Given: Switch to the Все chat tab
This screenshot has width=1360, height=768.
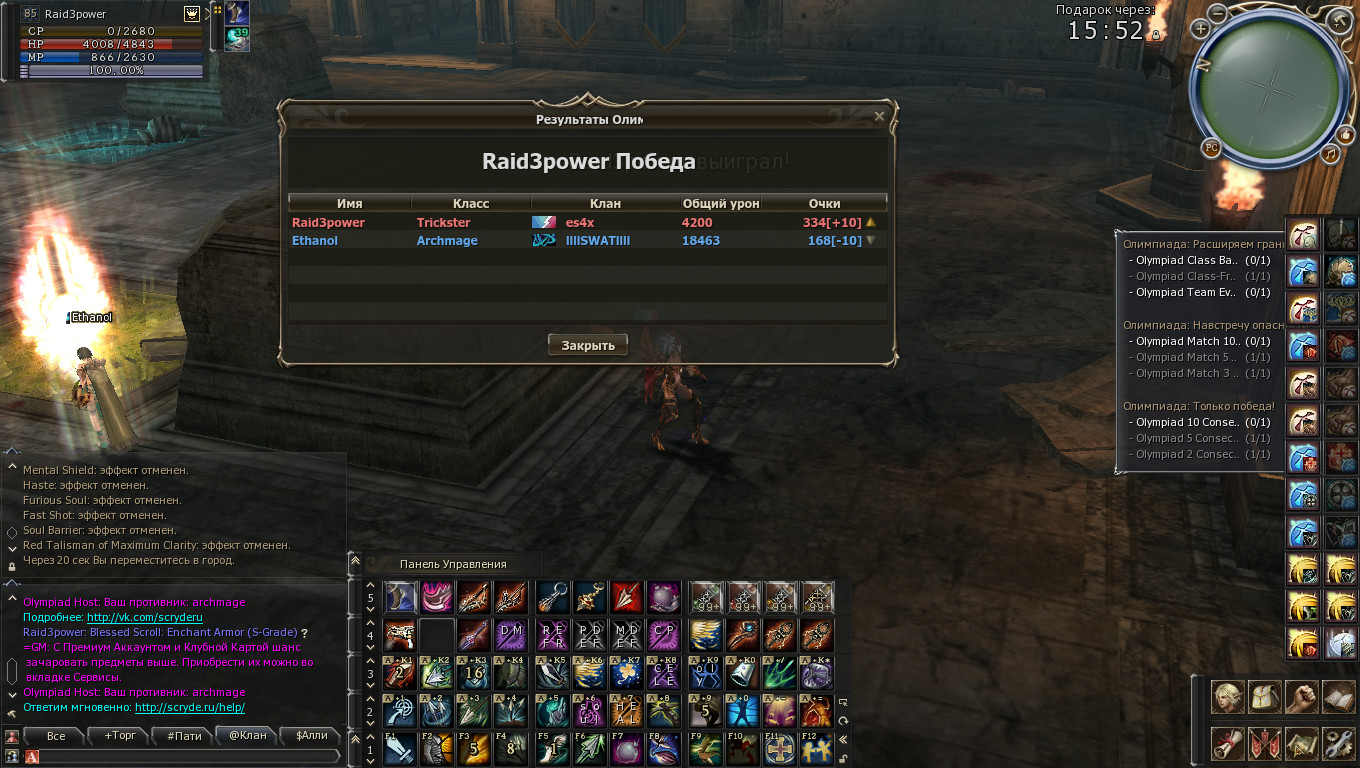Looking at the screenshot, I should pos(56,736).
